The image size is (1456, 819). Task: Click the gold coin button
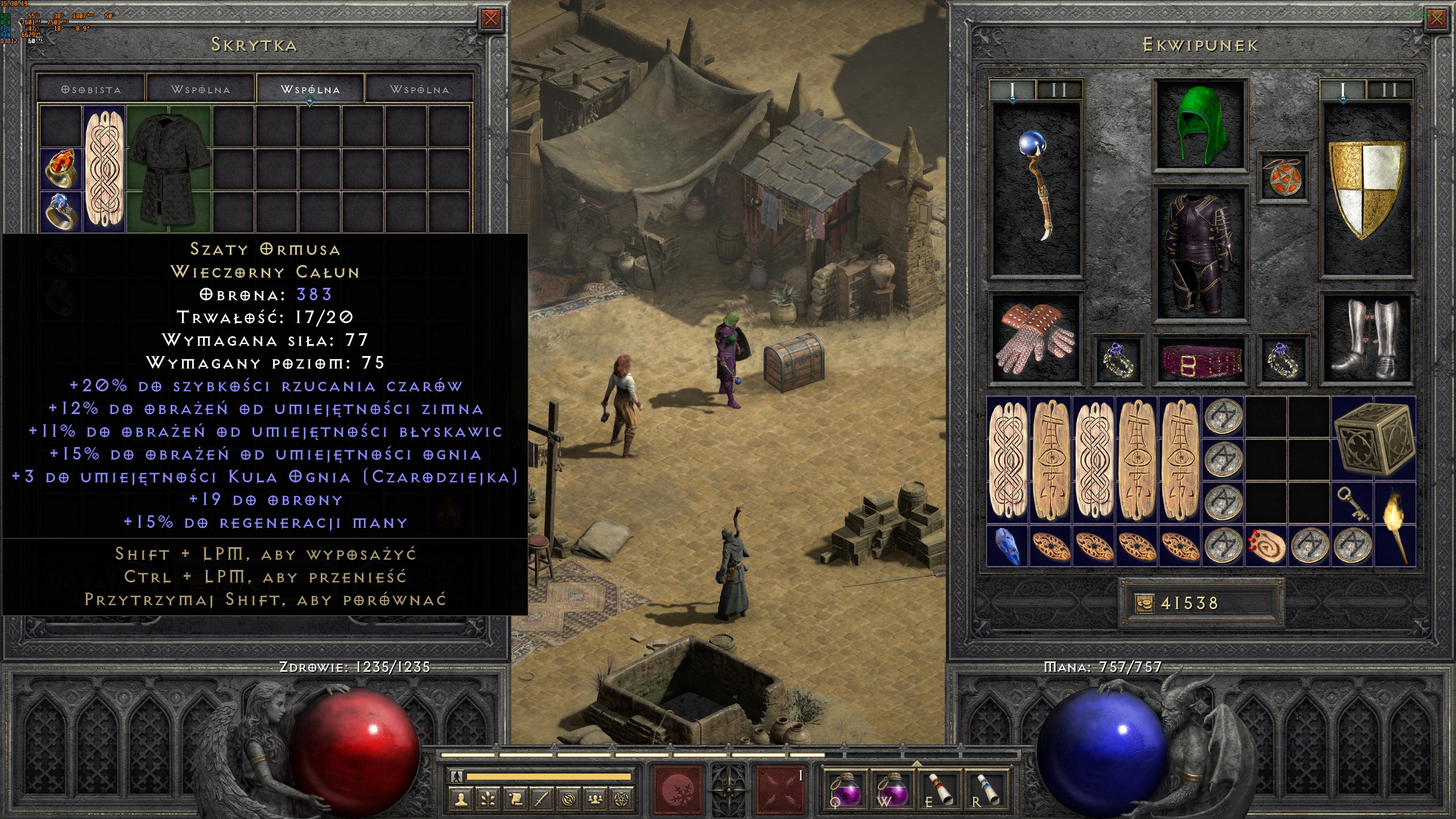pyautogui.click(x=1144, y=603)
